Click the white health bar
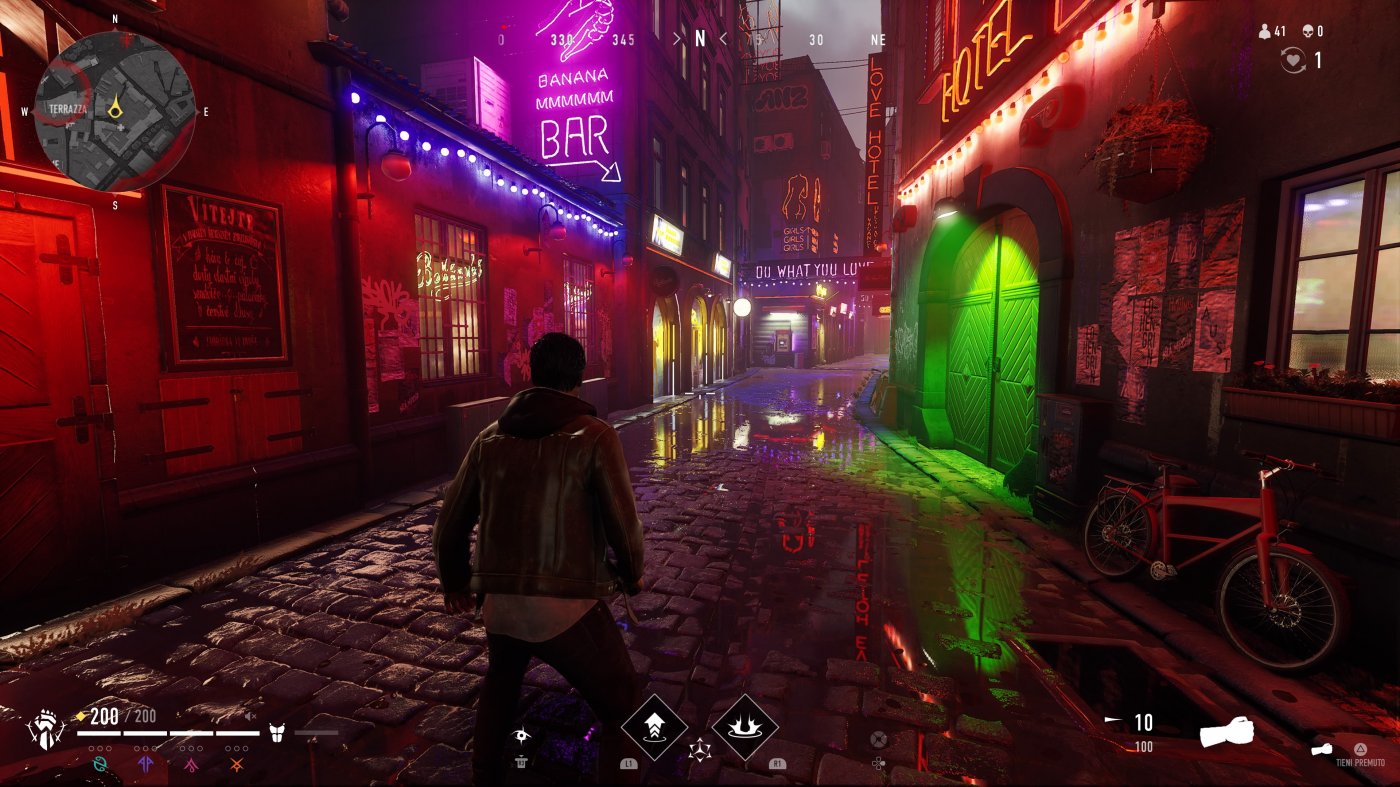This screenshot has height=787, width=1400. (170, 733)
